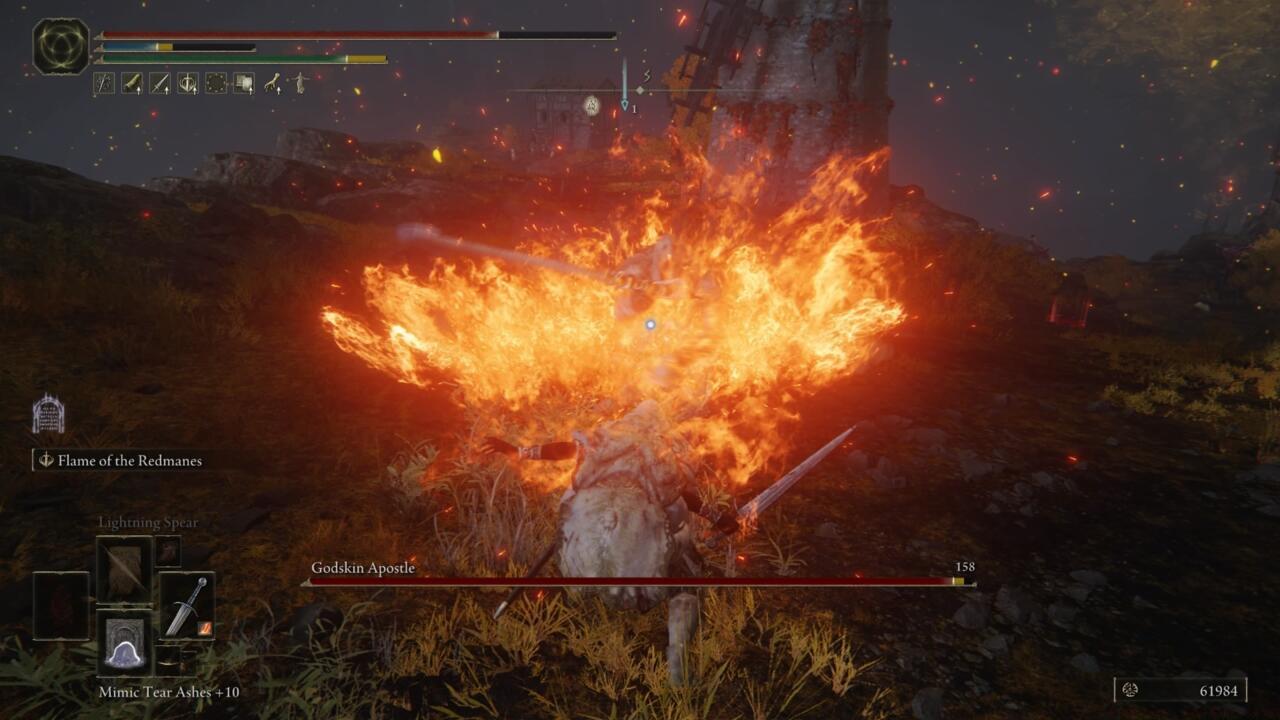Select the dagger buff icon under the stamina bar
Image resolution: width=1280 pixels, height=720 pixels.
point(158,82)
